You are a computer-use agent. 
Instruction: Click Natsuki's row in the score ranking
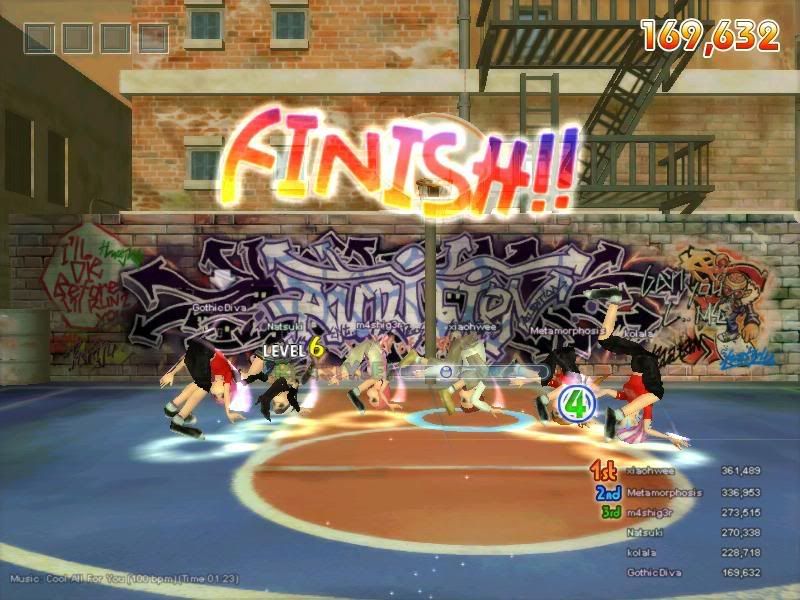tap(680, 534)
